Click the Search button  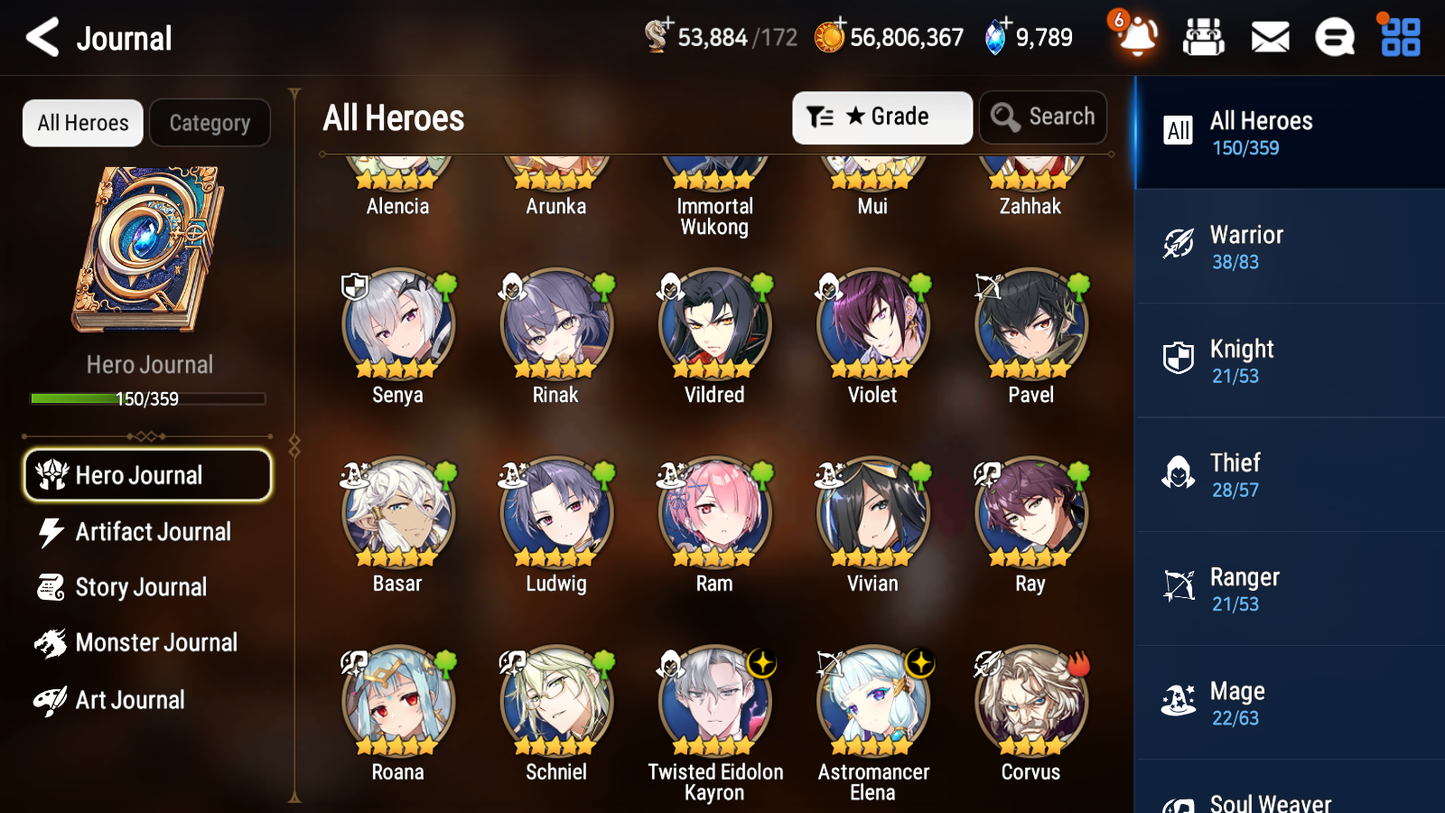[x=1043, y=117]
